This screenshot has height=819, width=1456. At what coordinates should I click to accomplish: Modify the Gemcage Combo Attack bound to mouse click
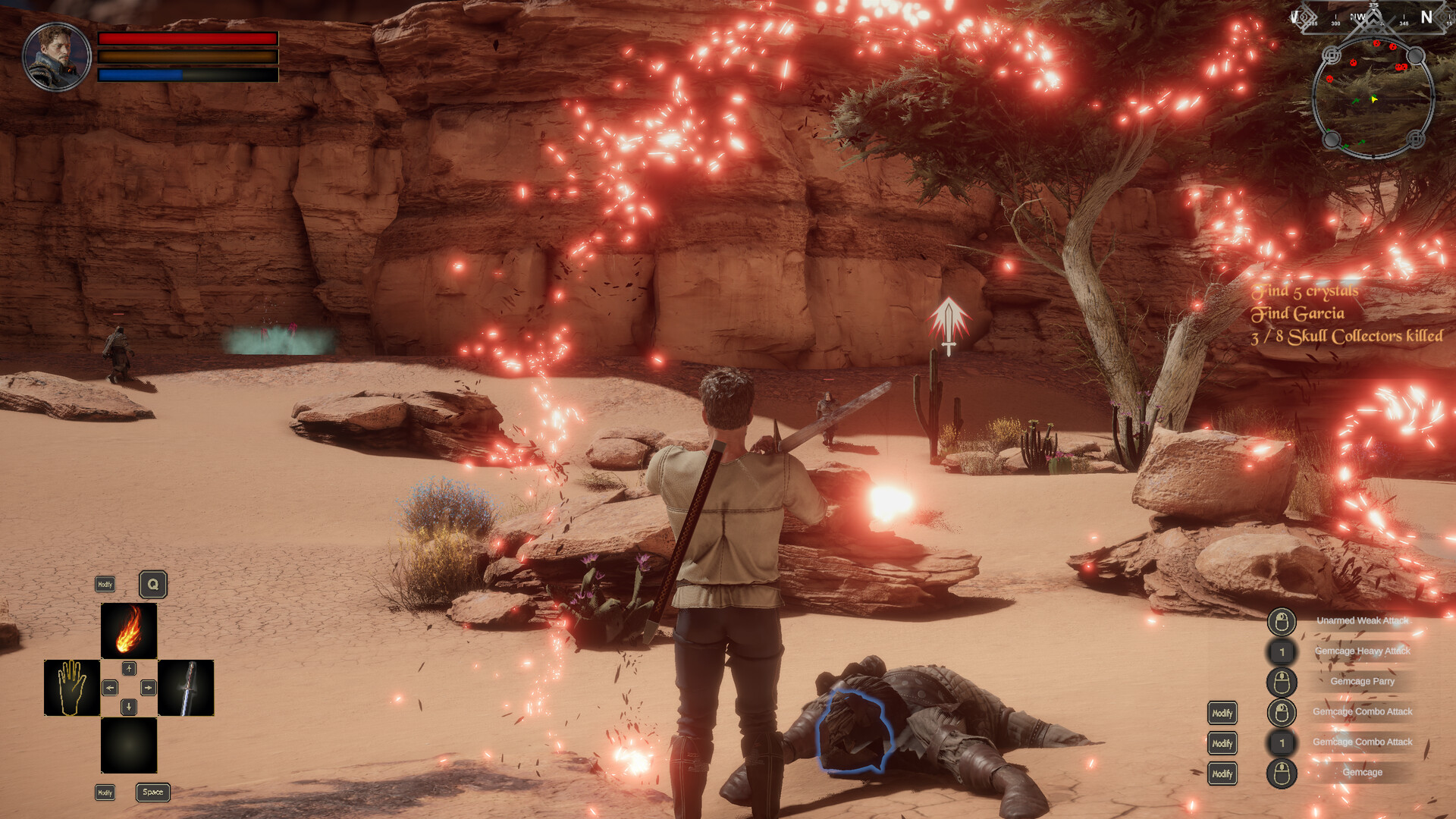[1222, 713]
